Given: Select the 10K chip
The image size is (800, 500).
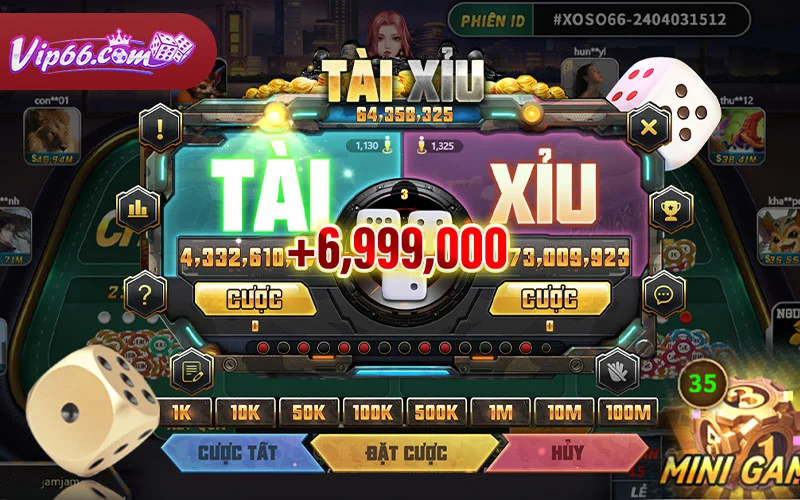Looking at the screenshot, I should [245, 413].
